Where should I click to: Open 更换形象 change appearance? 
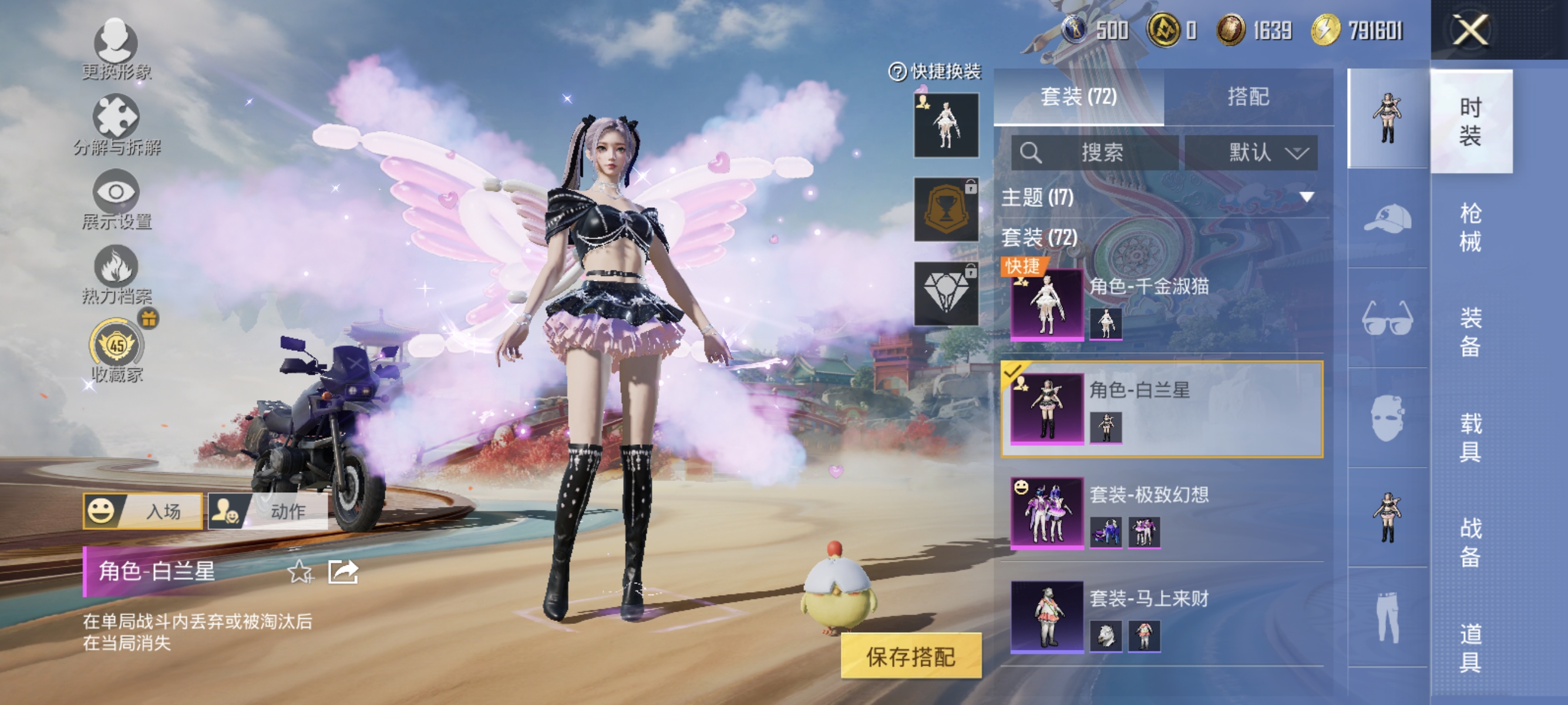[x=116, y=49]
